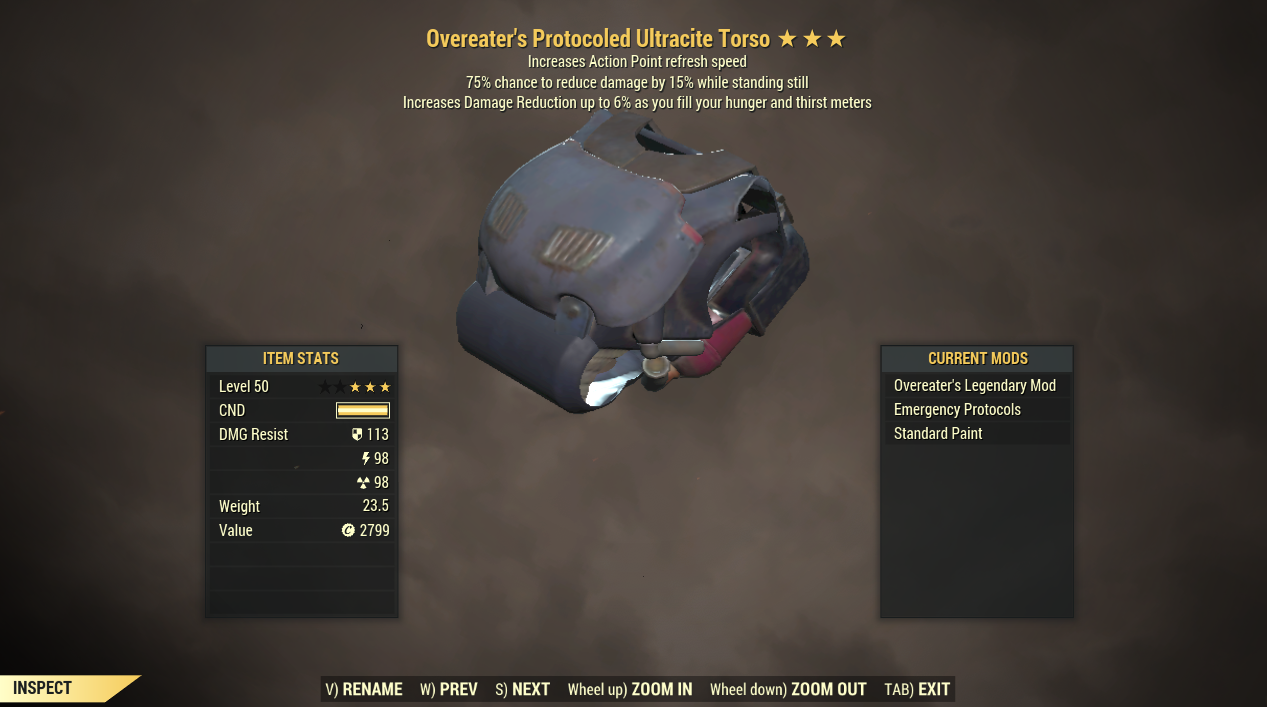Choose Zoom Out in the bottom bar
Viewport: 1267px width, 707px height.
[x=788, y=689]
